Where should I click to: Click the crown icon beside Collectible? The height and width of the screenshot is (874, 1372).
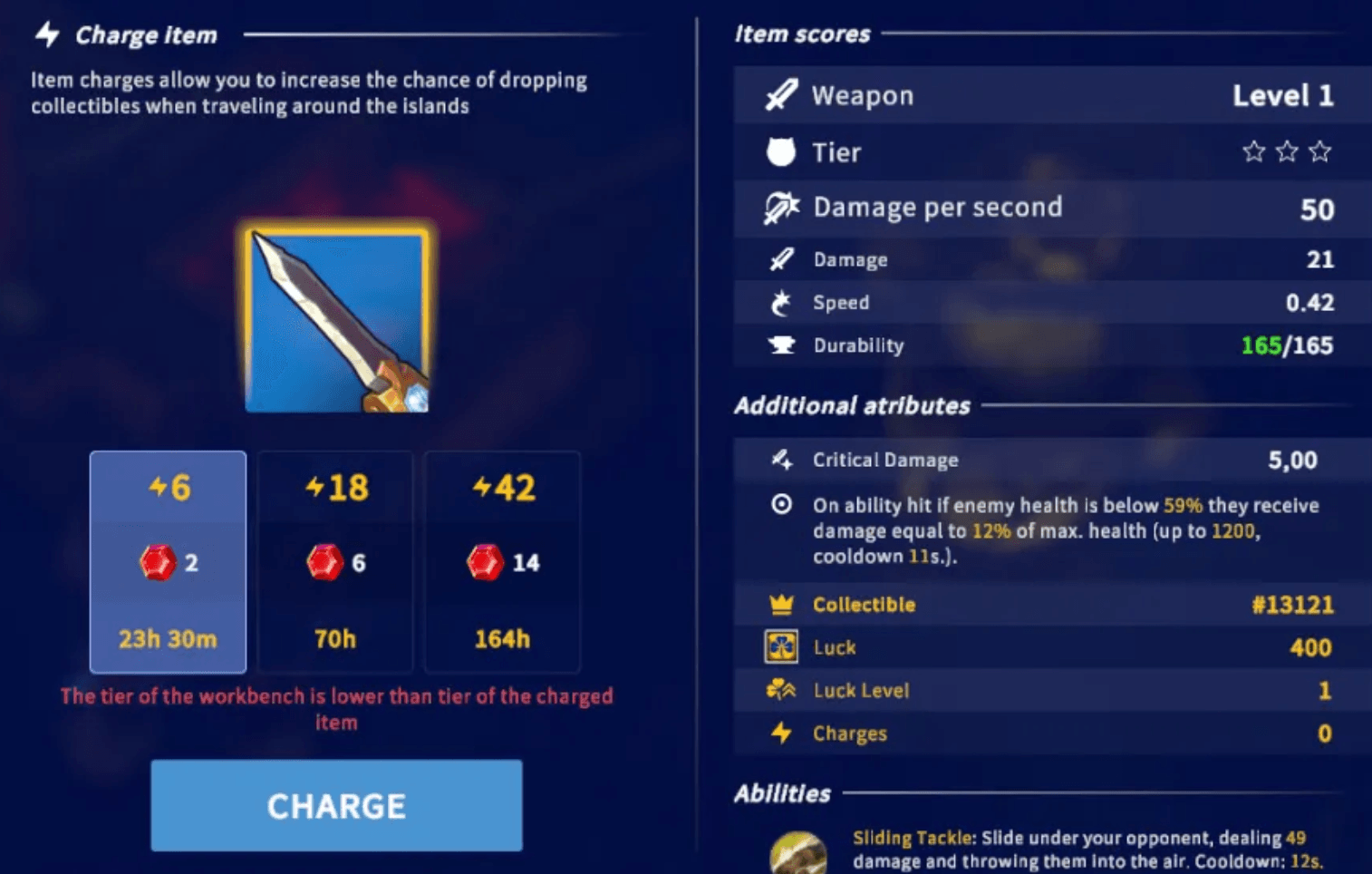pyautogui.click(x=781, y=604)
